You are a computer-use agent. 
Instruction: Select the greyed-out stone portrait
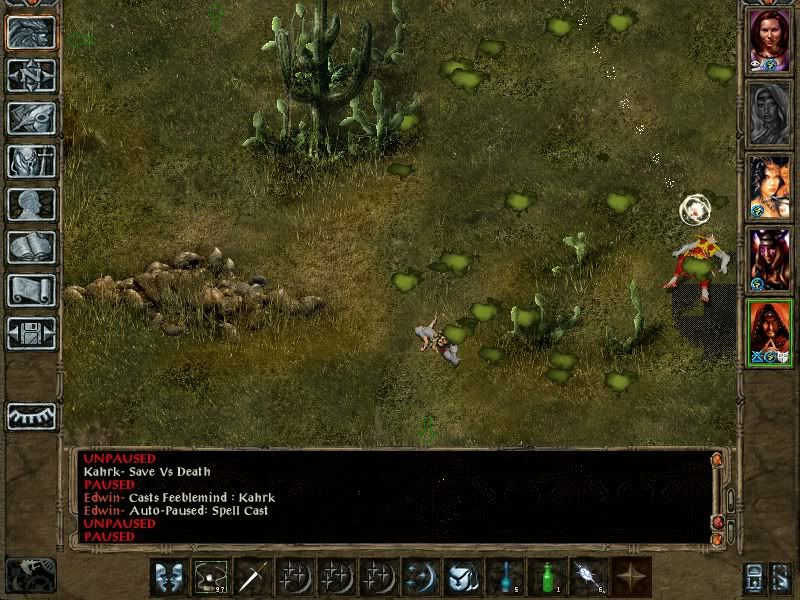pos(770,113)
